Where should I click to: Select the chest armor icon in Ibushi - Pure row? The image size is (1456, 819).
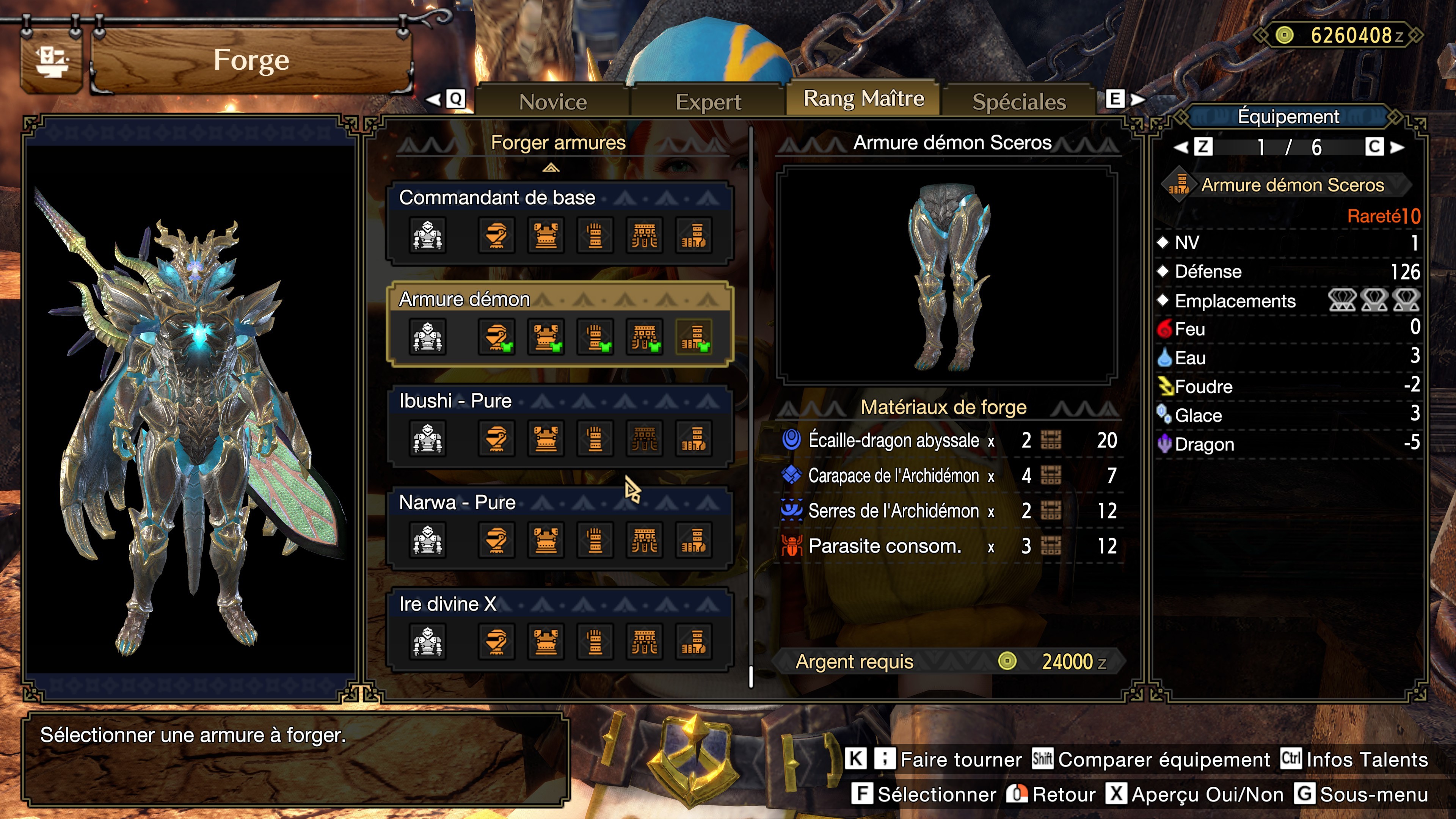pos(546,439)
